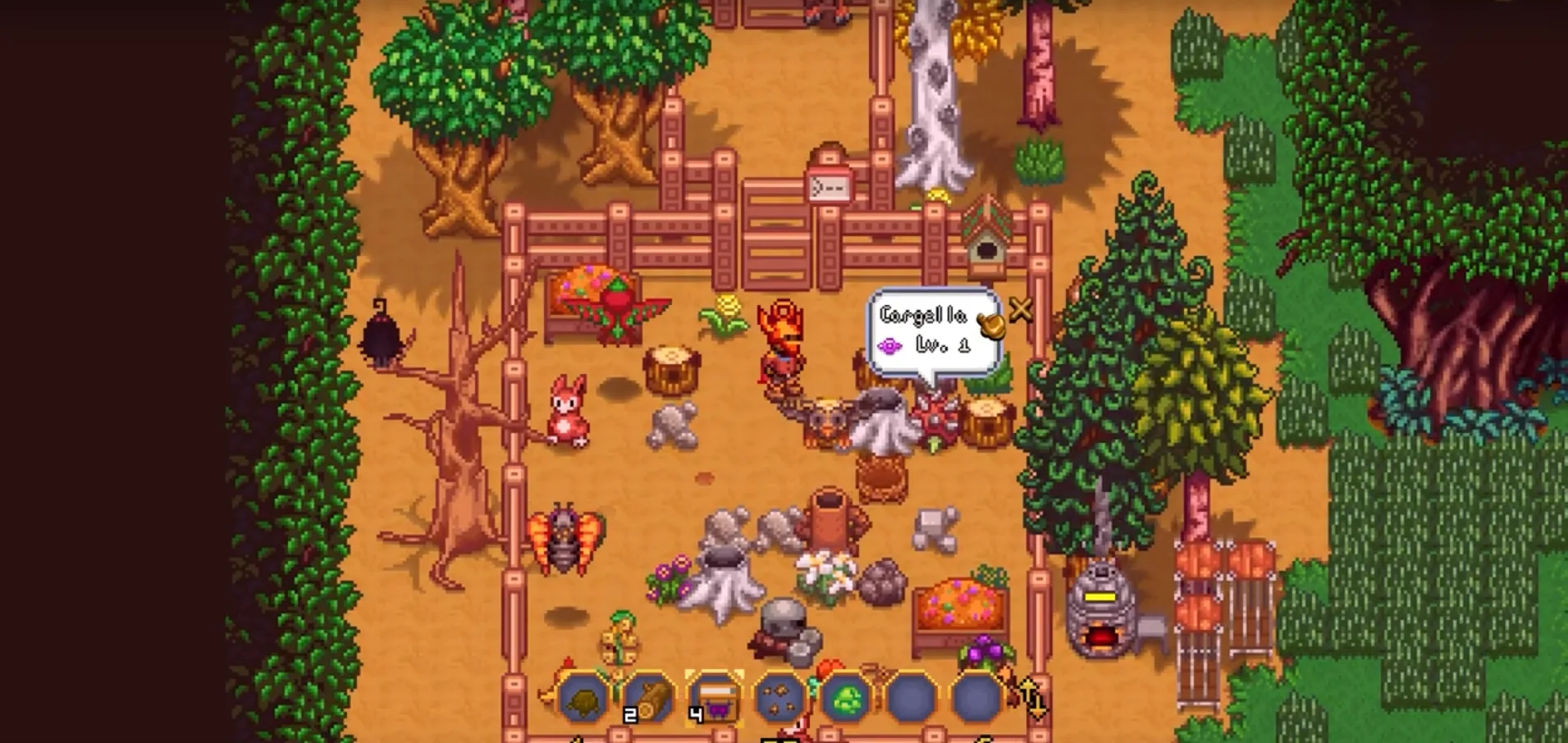
Task: Select the wood log hotbar slot
Action: (x=648, y=699)
